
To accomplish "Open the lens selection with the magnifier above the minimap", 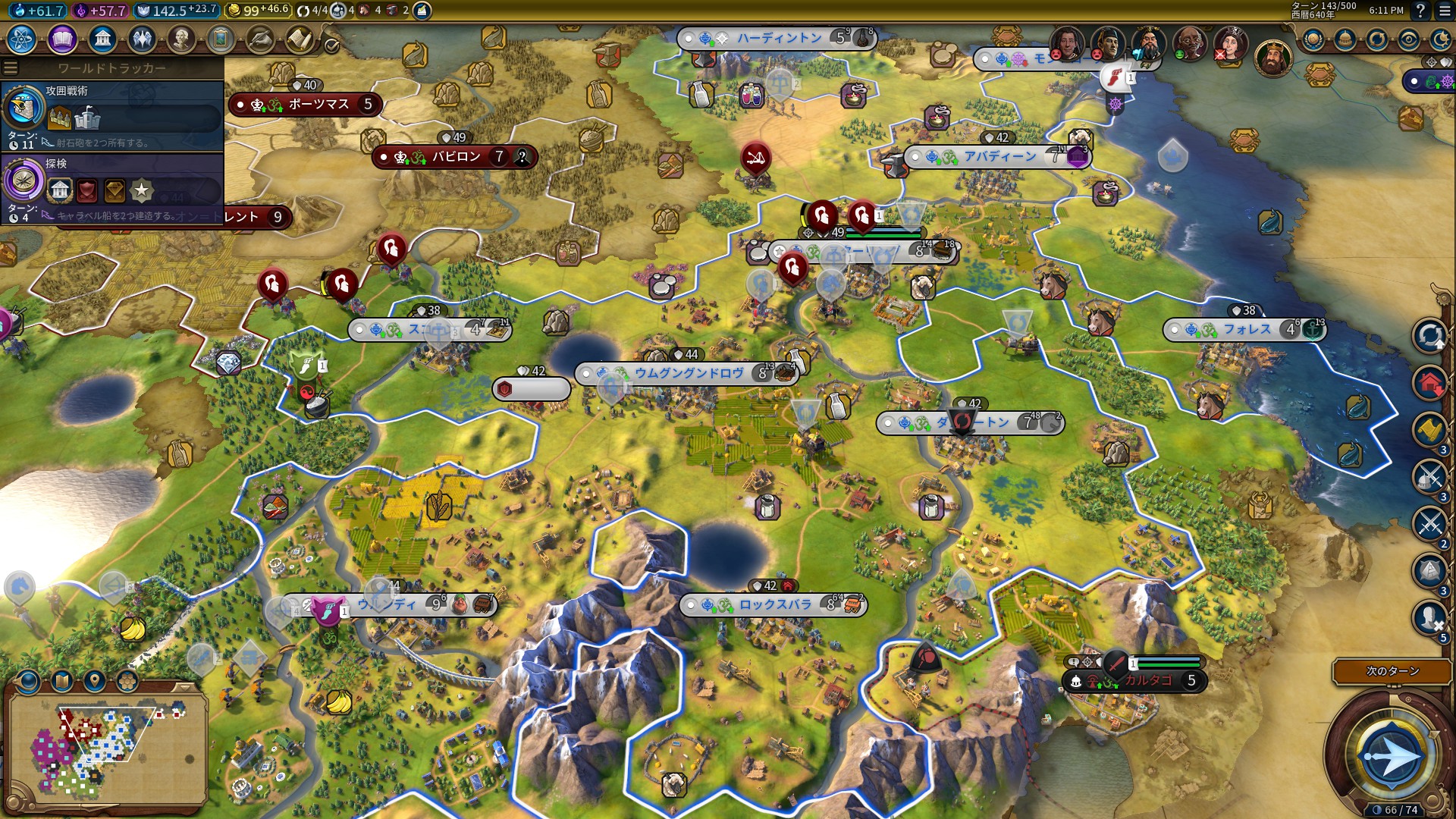I will click(29, 681).
